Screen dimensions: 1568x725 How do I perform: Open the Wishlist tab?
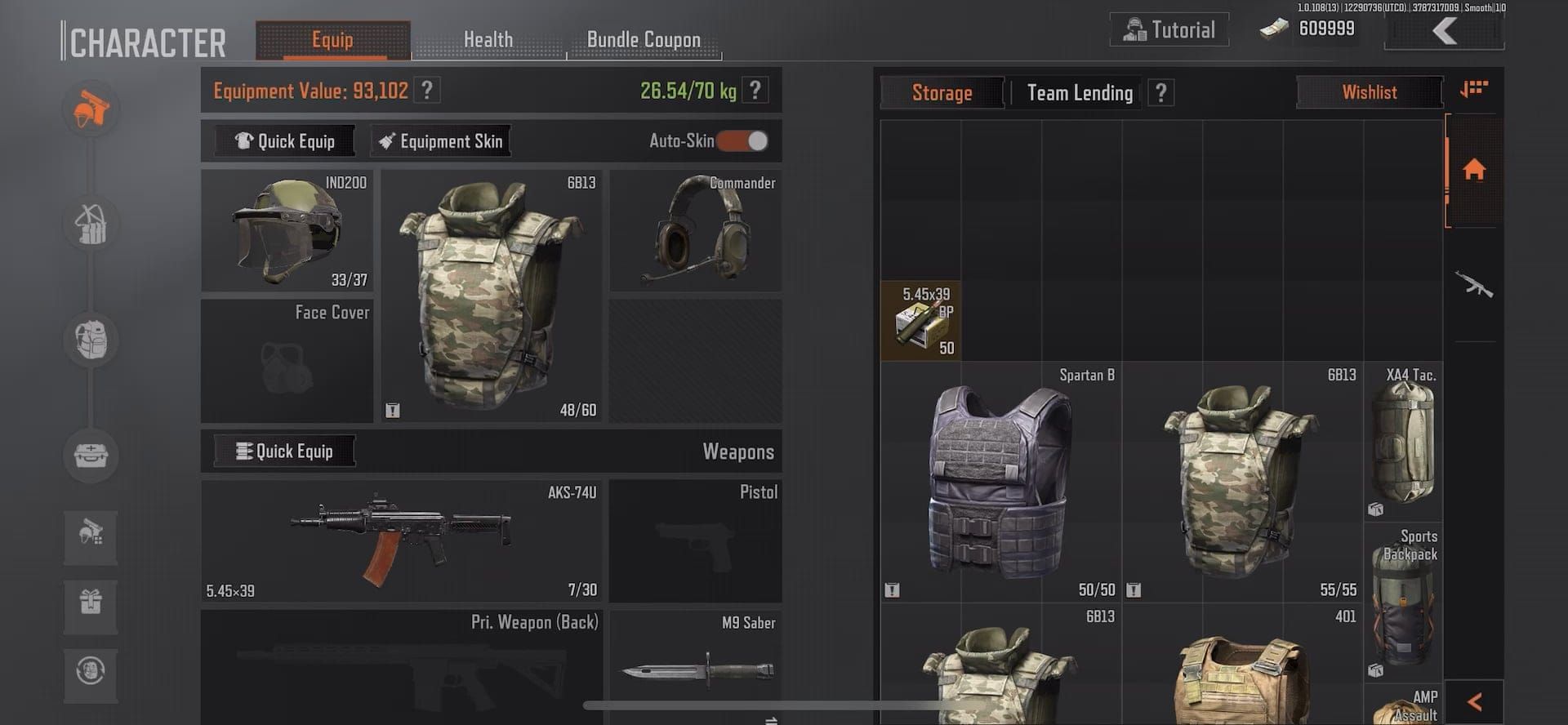[x=1370, y=92]
